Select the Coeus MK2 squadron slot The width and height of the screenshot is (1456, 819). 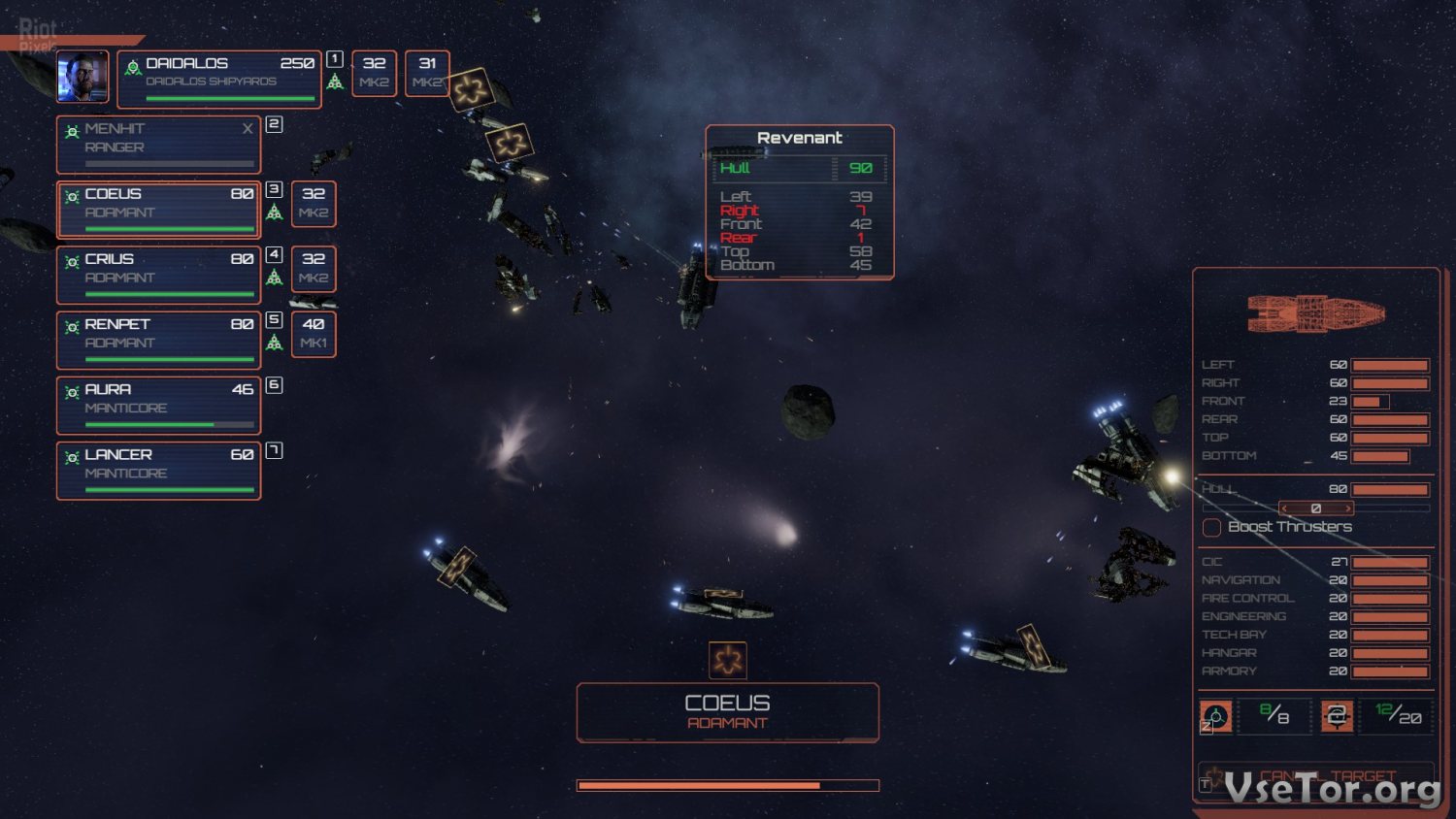click(x=314, y=203)
